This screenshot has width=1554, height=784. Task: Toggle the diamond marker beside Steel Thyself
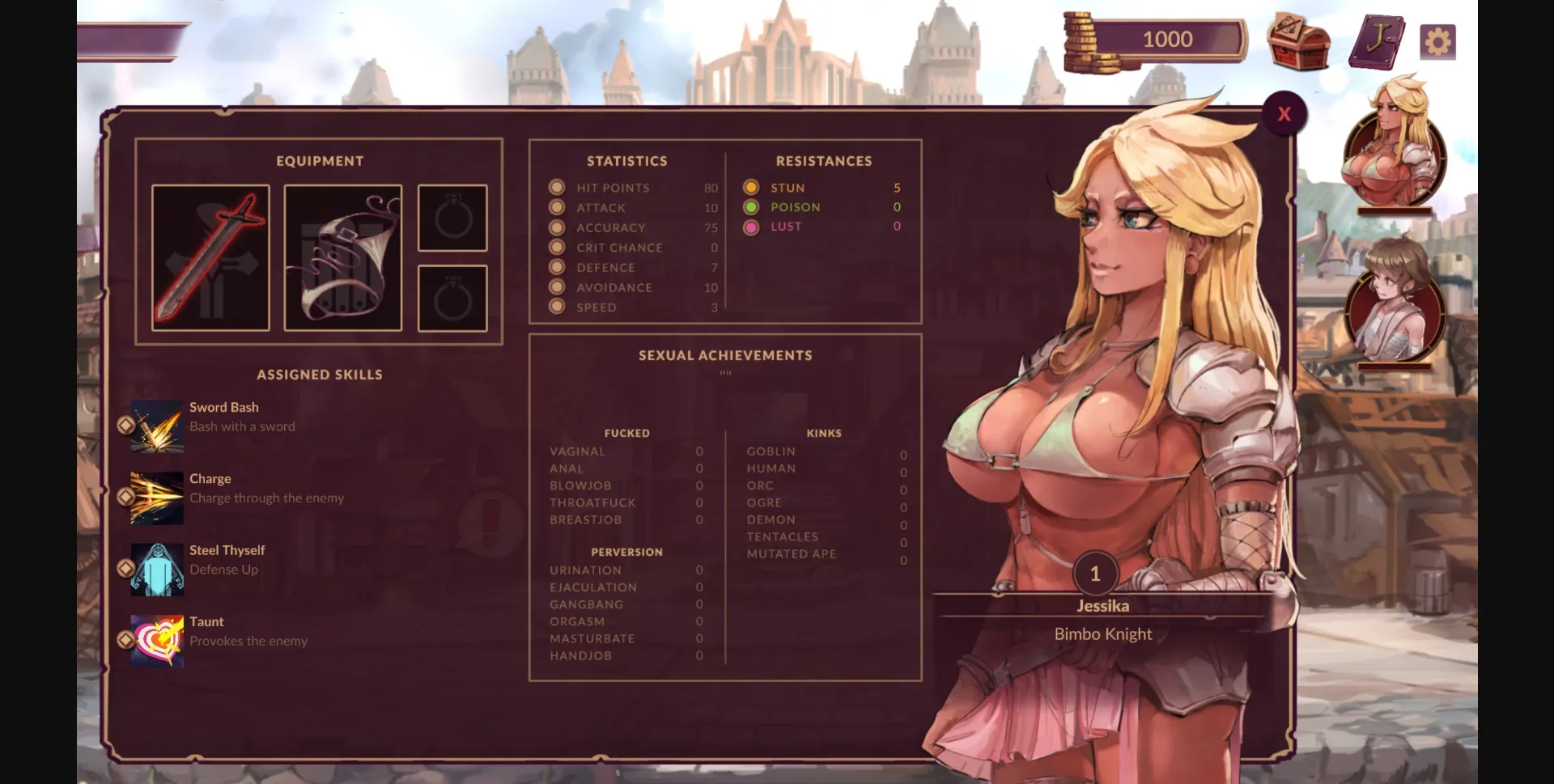pyautogui.click(x=127, y=568)
